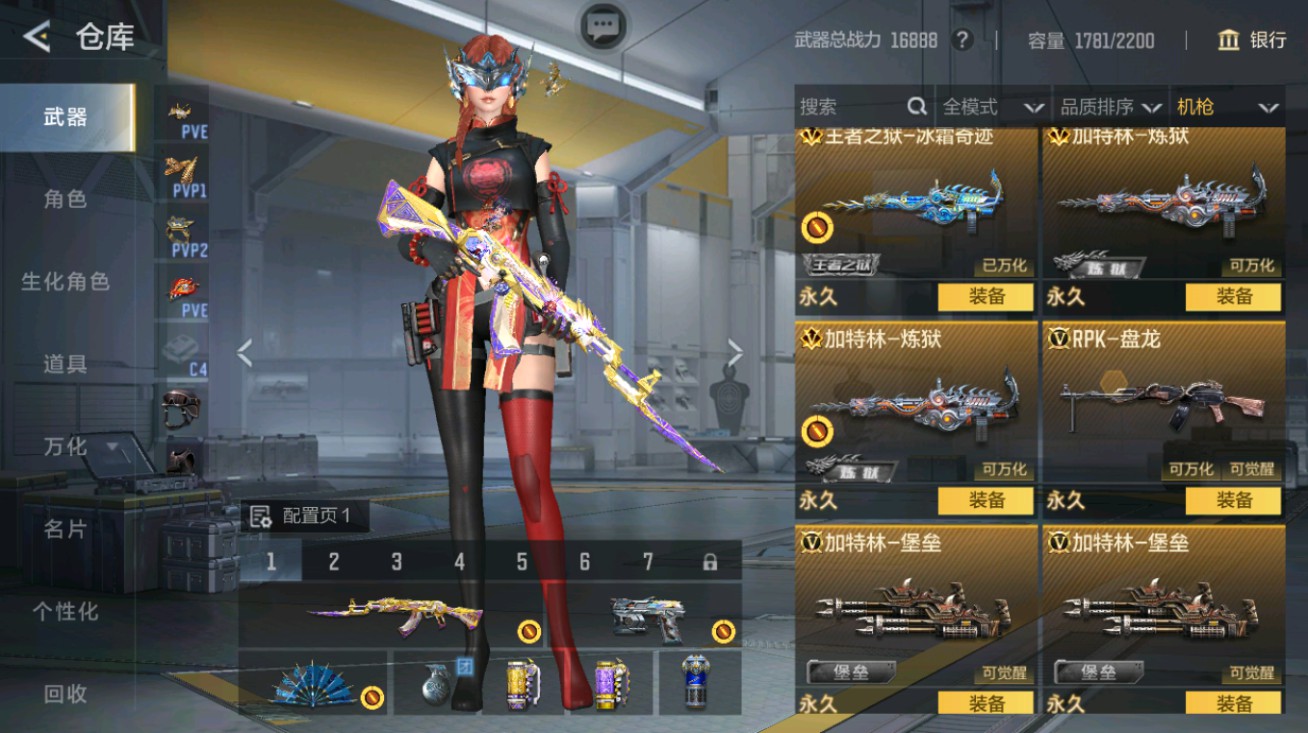Viewport: 1308px width, 733px height.
Task: Open the chat bubble icon
Action: (x=603, y=26)
